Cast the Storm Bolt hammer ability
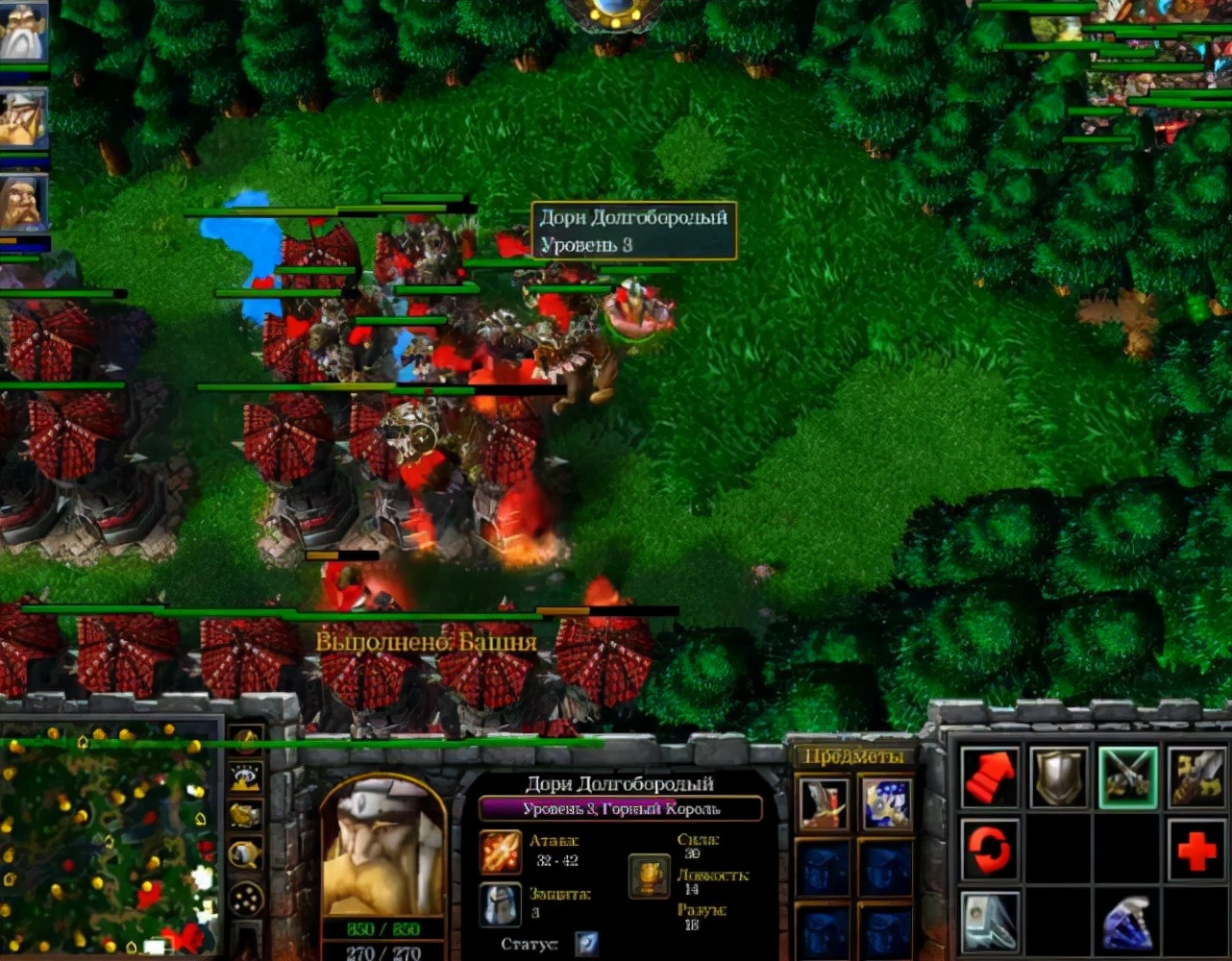This screenshot has width=1232, height=961. coord(989,920)
